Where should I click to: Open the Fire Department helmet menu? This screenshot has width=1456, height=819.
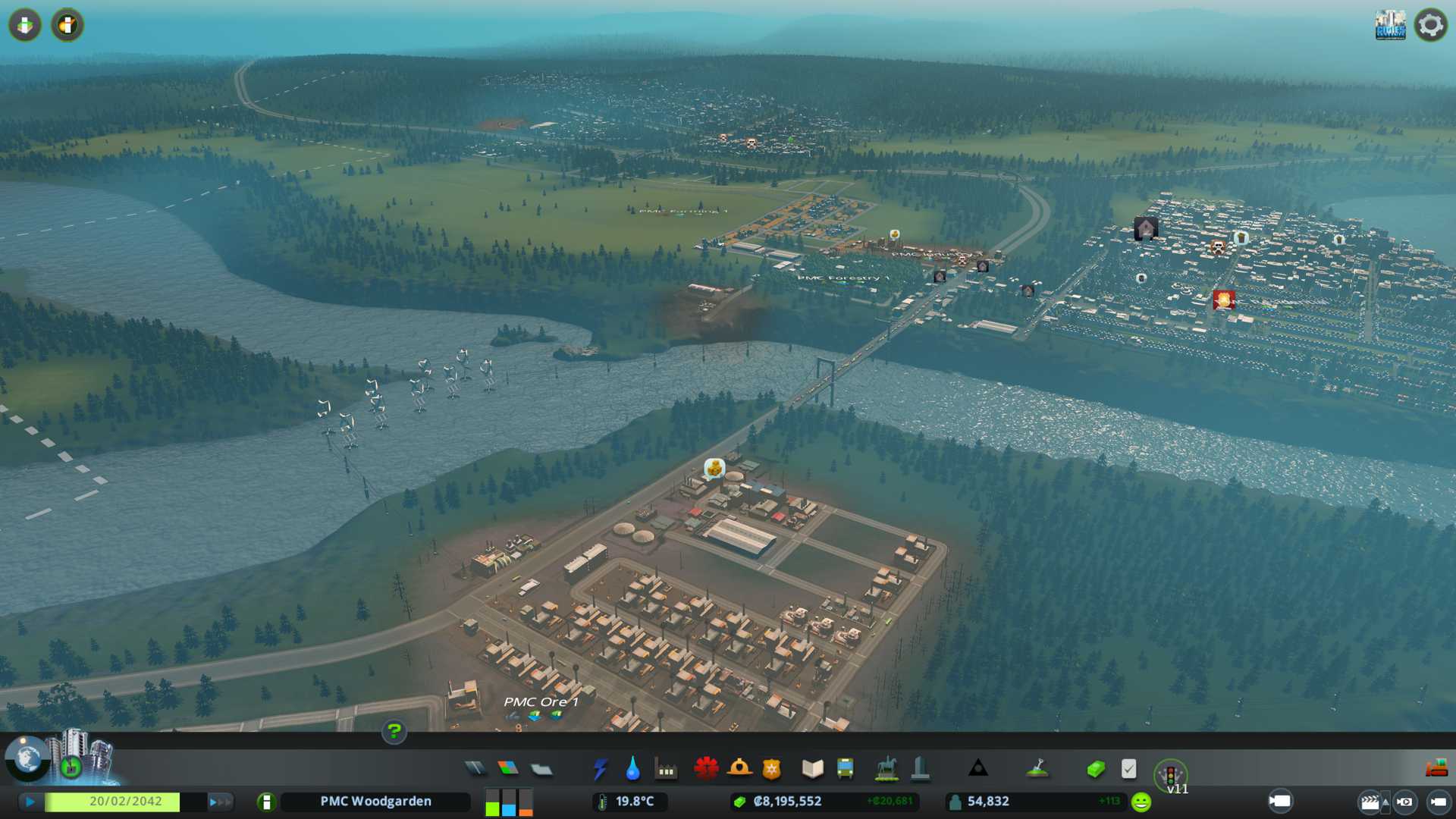click(739, 769)
